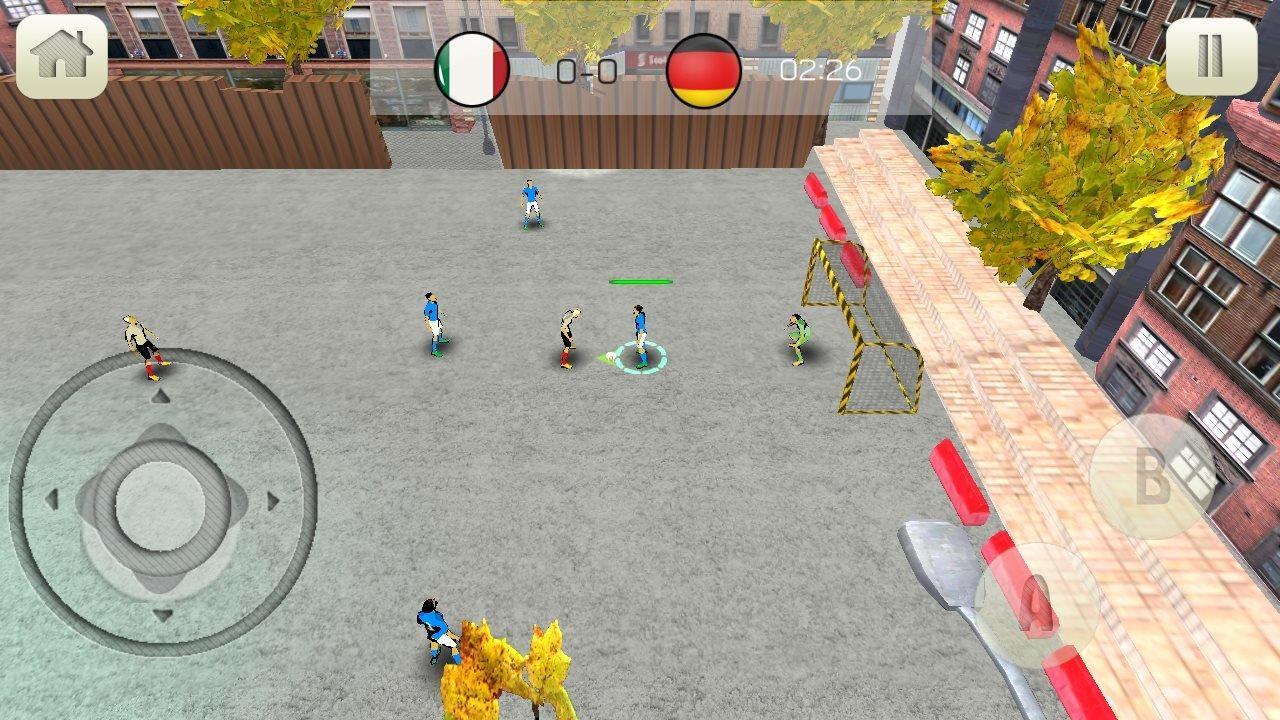Tap the German goalkeeper near the goal
1280x720 pixels.
pyautogui.click(x=797, y=340)
